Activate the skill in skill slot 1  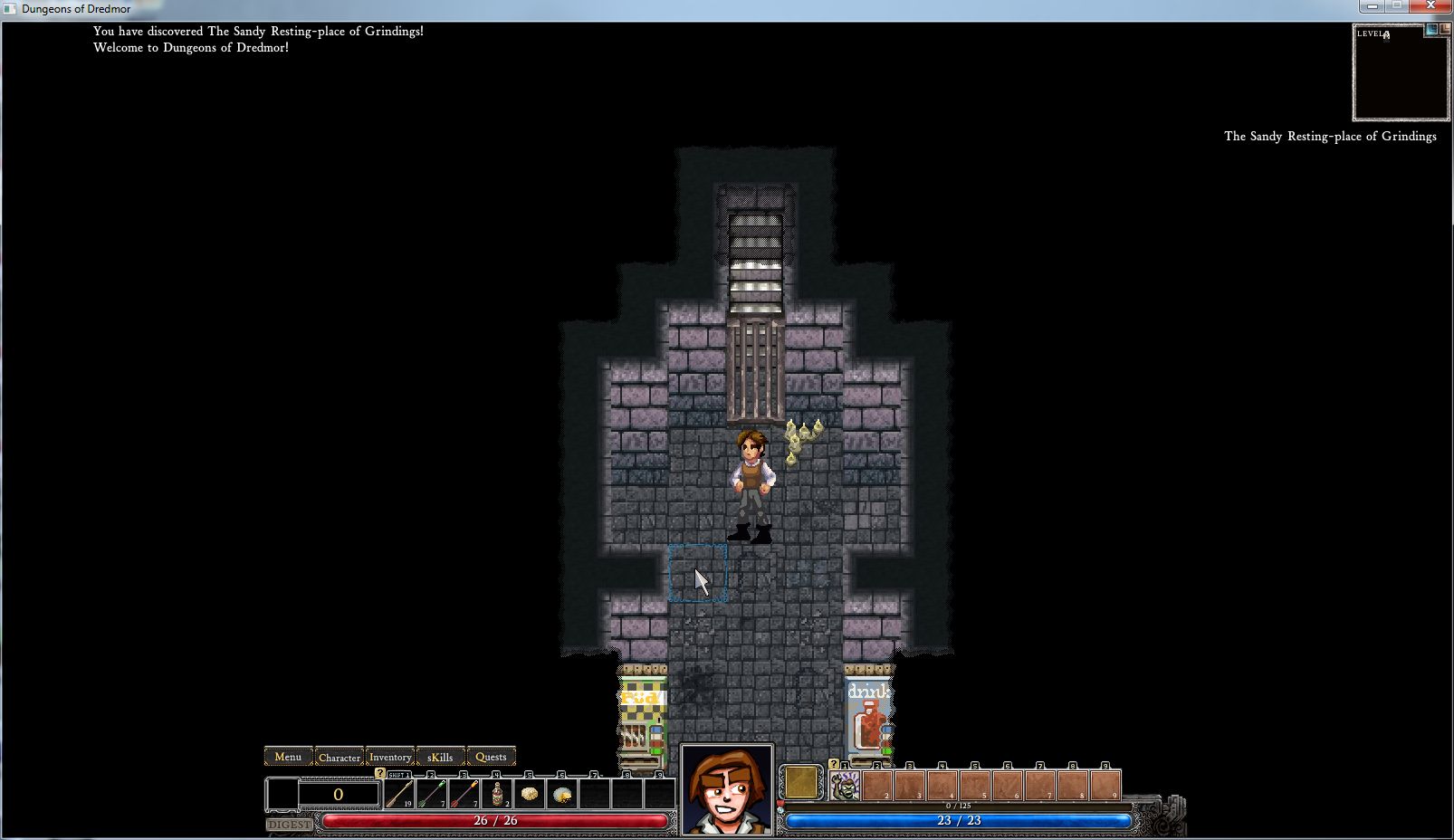click(845, 786)
